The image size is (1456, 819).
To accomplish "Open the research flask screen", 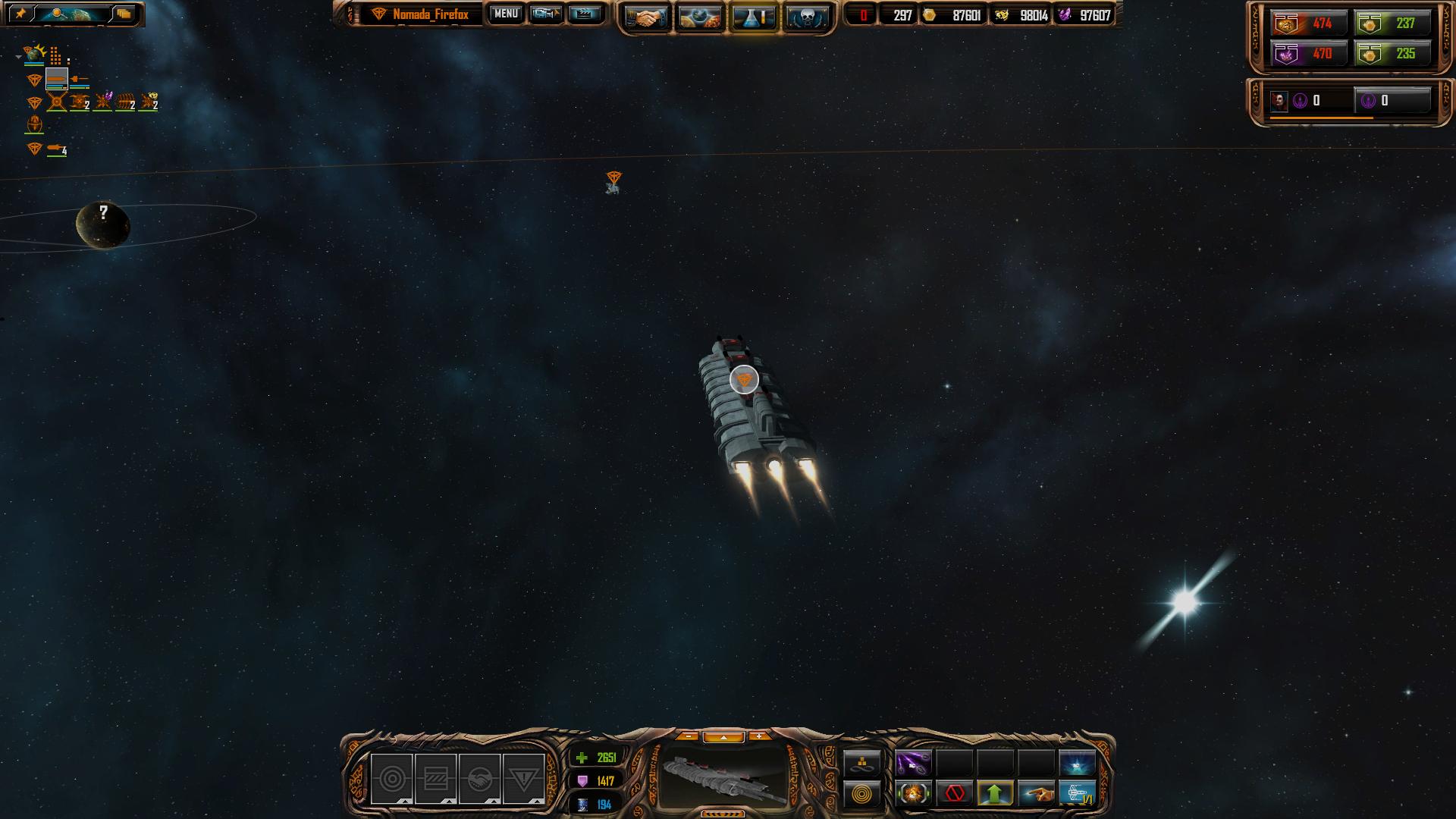I will [x=754, y=18].
